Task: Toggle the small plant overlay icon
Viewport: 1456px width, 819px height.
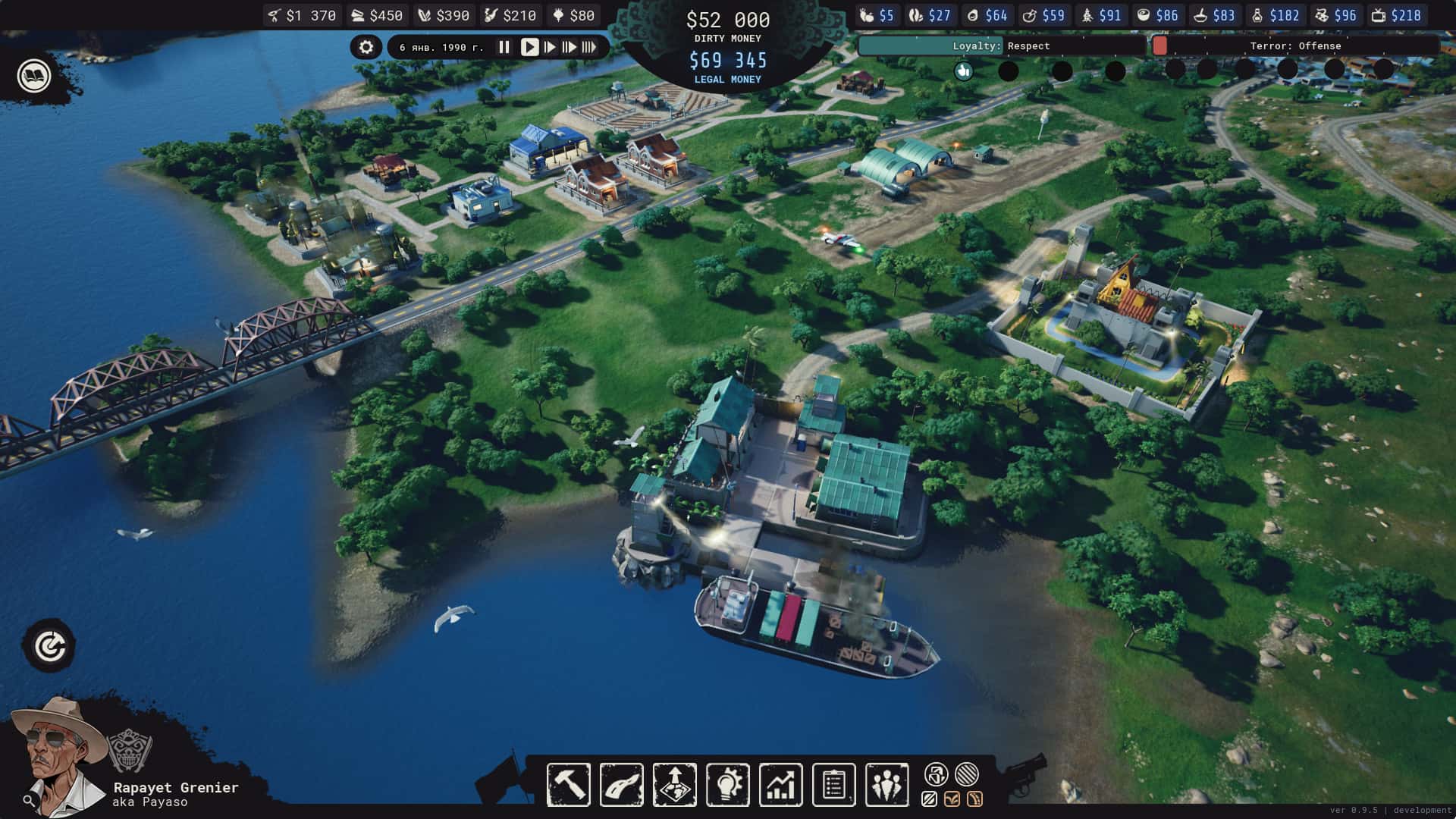Action: coord(952,798)
